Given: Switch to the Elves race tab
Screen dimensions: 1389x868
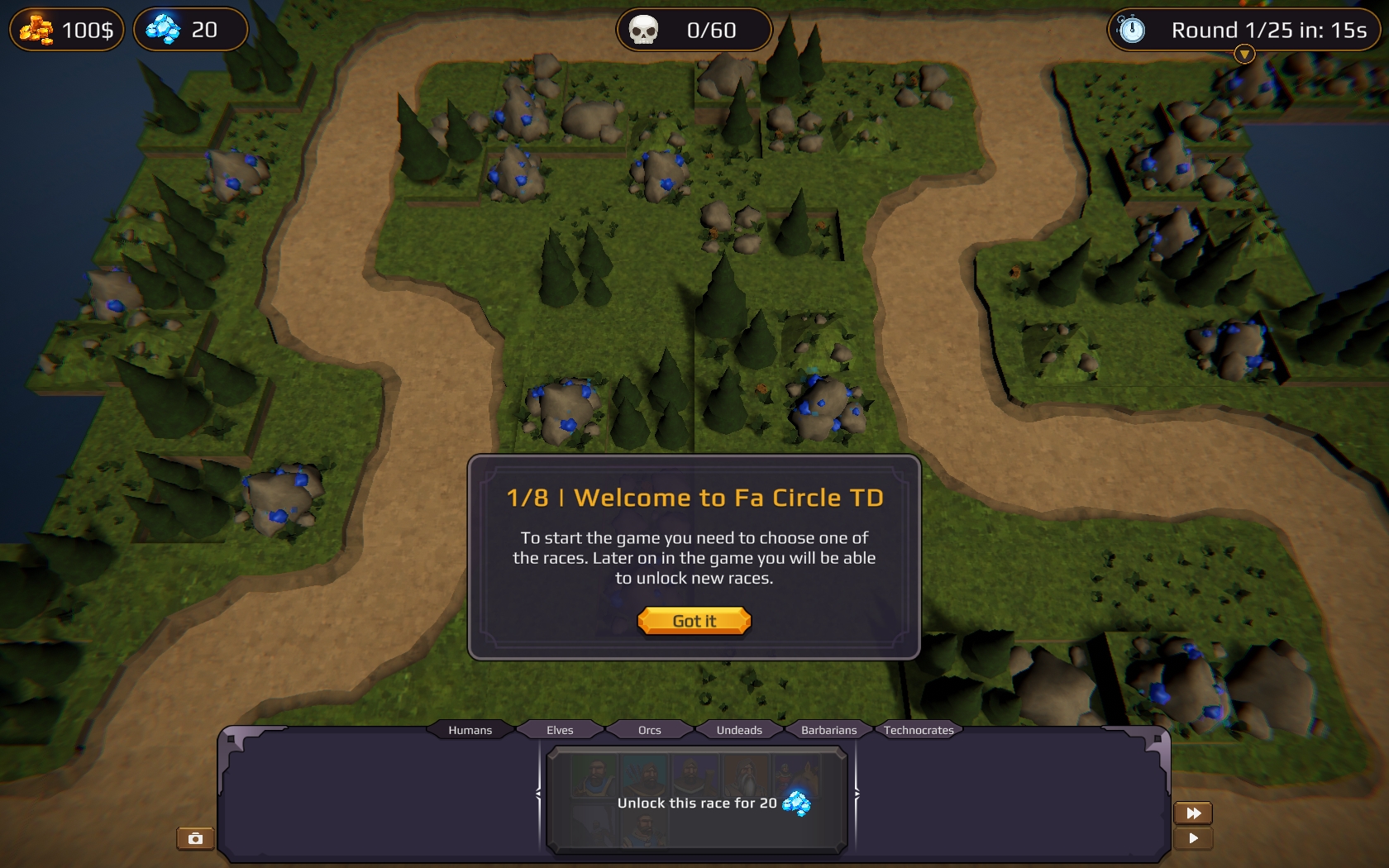Looking at the screenshot, I should [559, 730].
